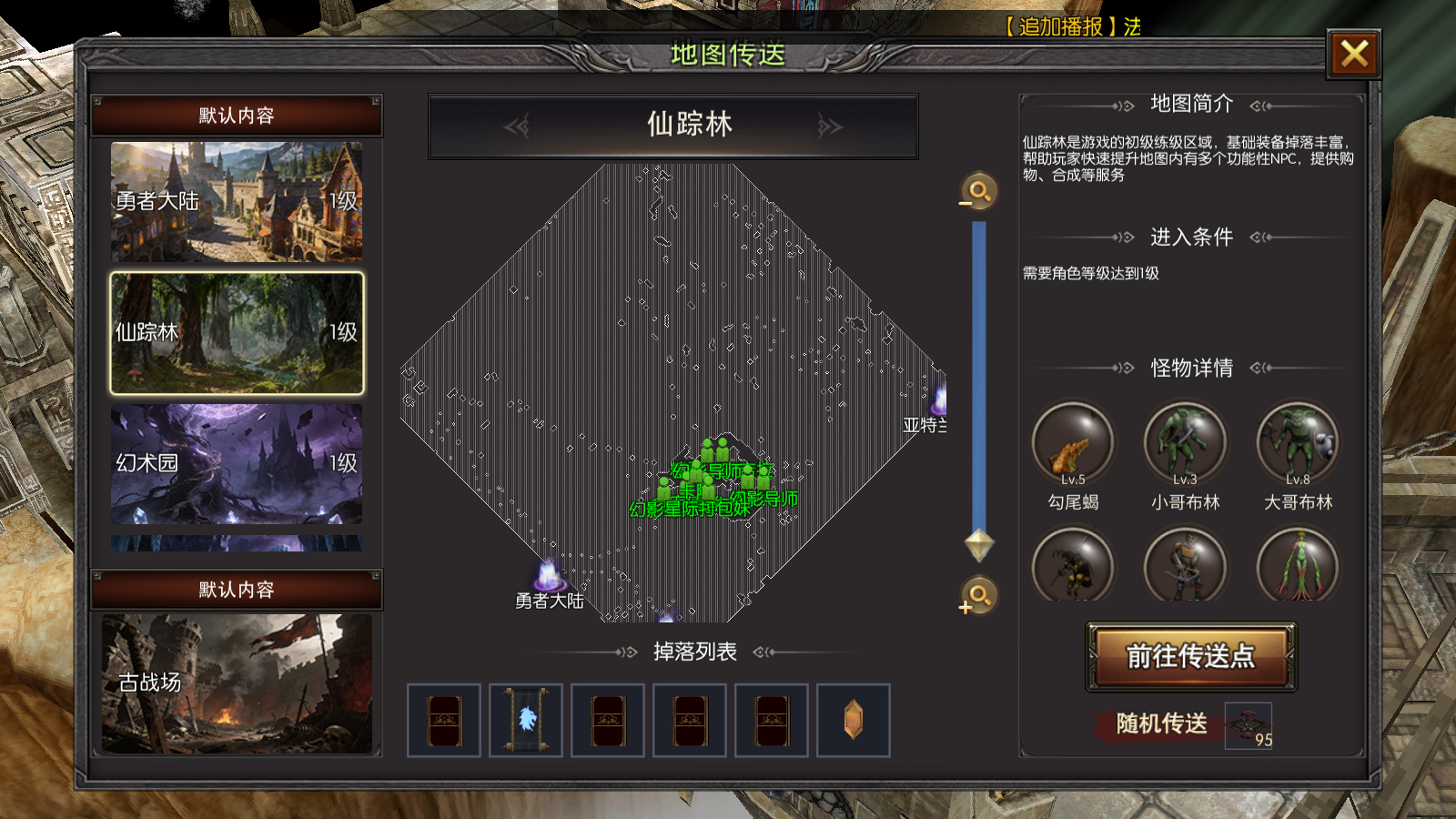This screenshot has width=1456, height=819.
Task: Inspect the orange crystal drop item
Action: point(854,721)
